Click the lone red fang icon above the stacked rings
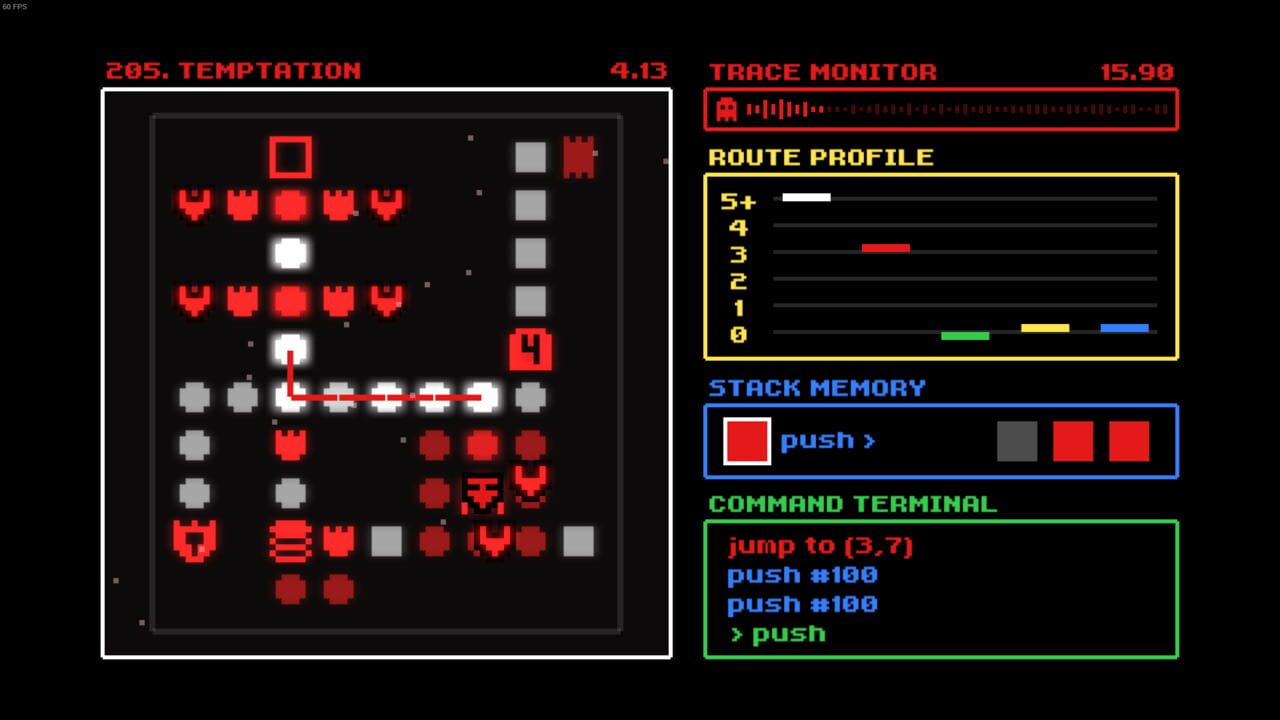Viewport: 1280px width, 720px height. tap(290, 445)
